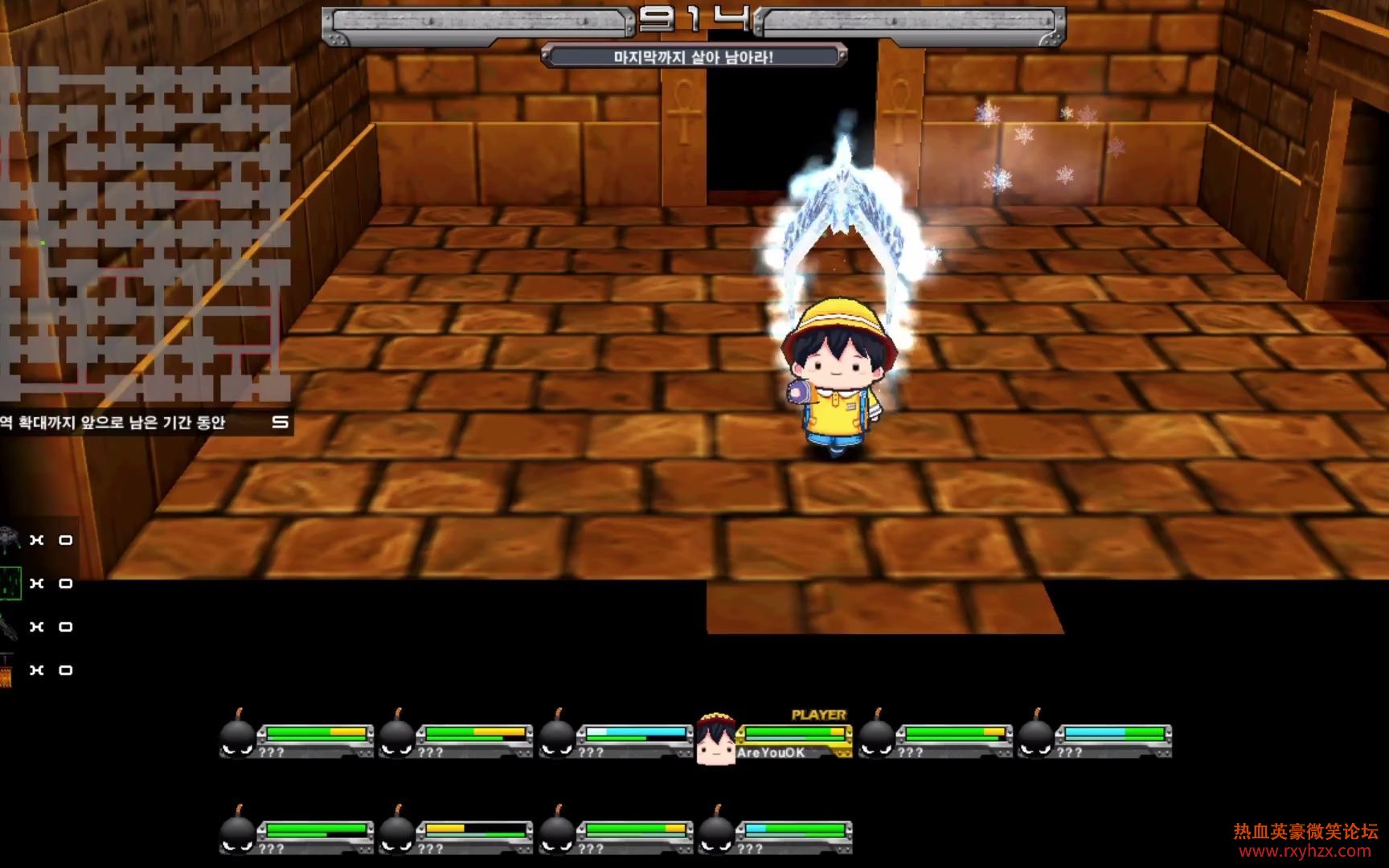Screen dimensions: 1389x868
Task: Select the green-framed square item icon
Action: point(10,583)
